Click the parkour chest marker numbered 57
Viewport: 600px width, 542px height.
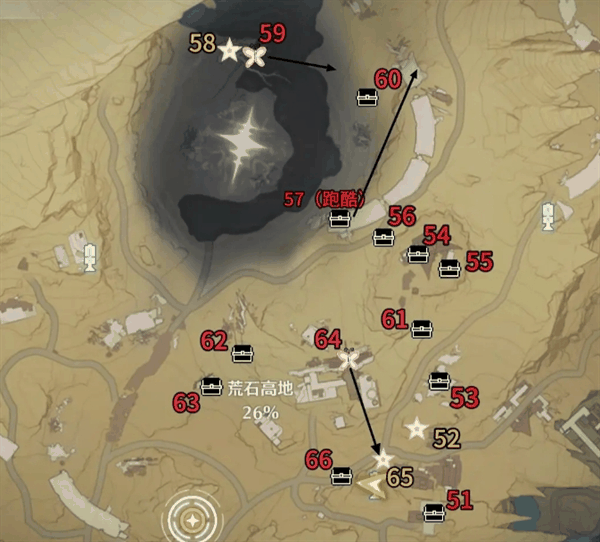click(x=341, y=219)
